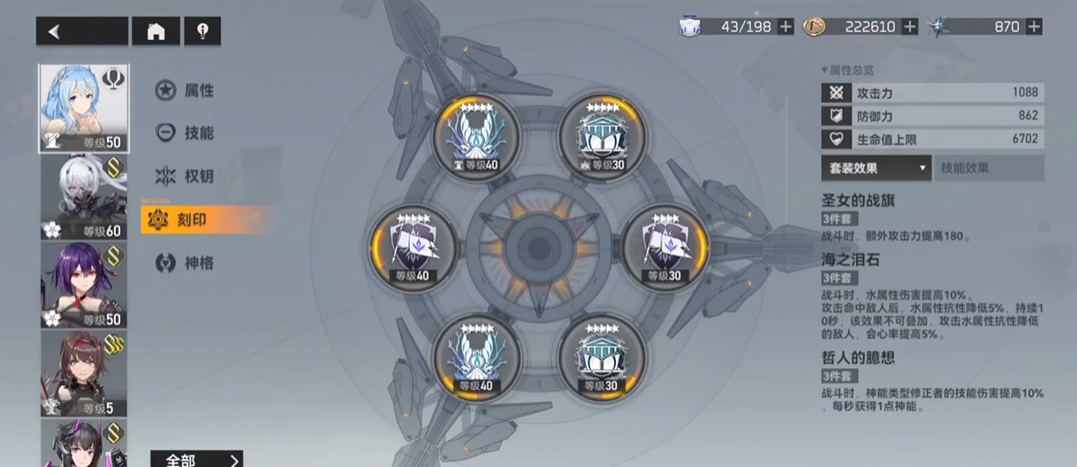Open the 属性 attributes menu
Viewport: 1077px width, 467px height.
point(186,91)
